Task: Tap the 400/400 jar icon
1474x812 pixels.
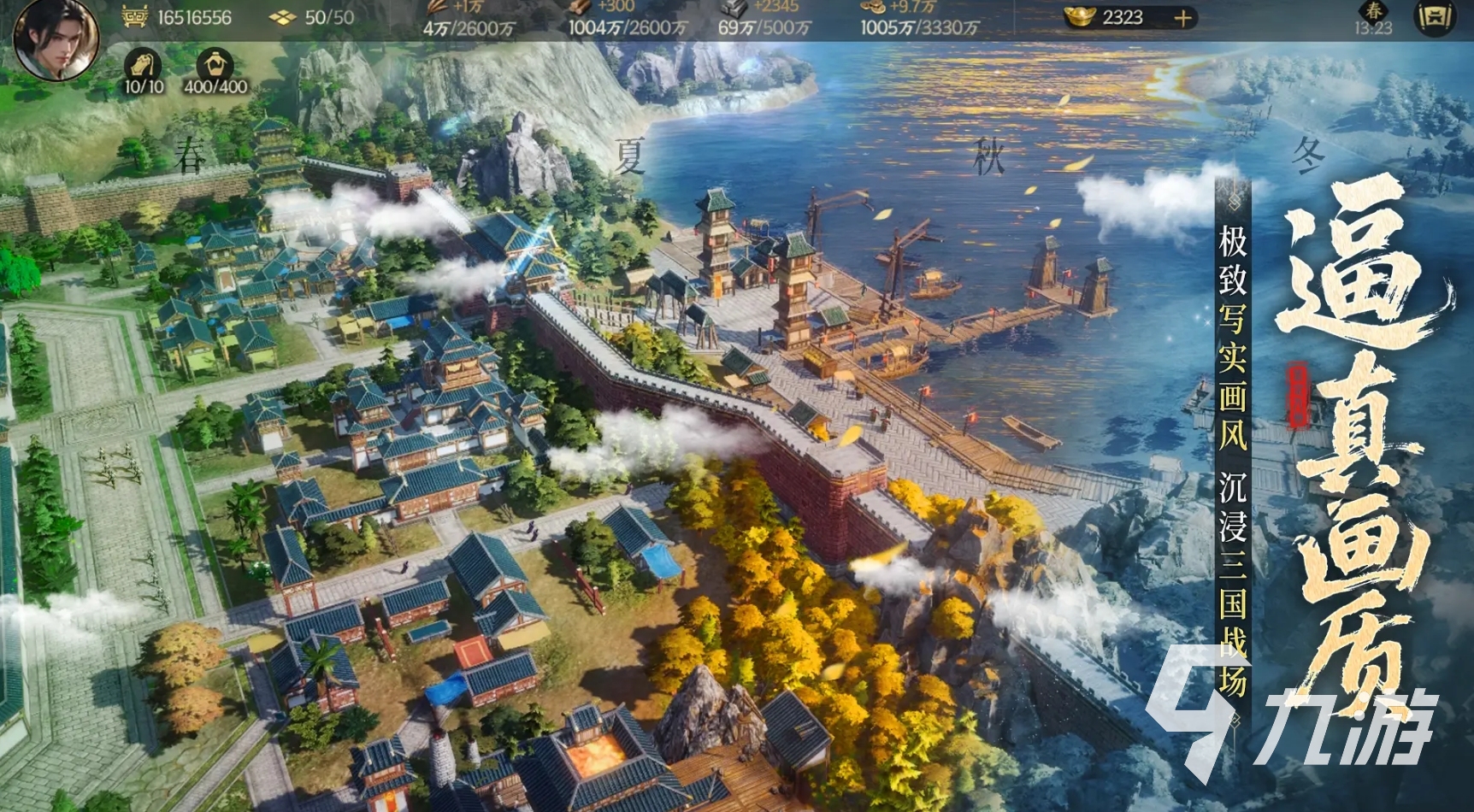Action: 215,65
